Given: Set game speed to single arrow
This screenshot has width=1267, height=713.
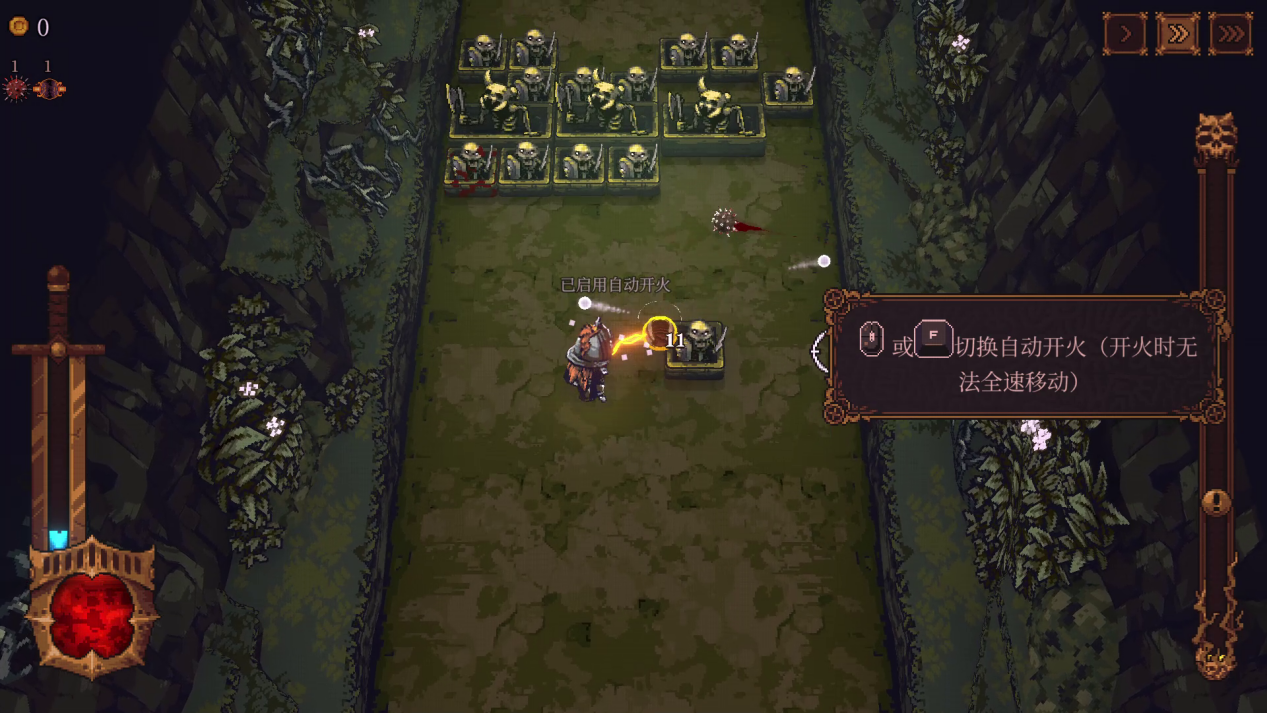Looking at the screenshot, I should (1125, 34).
